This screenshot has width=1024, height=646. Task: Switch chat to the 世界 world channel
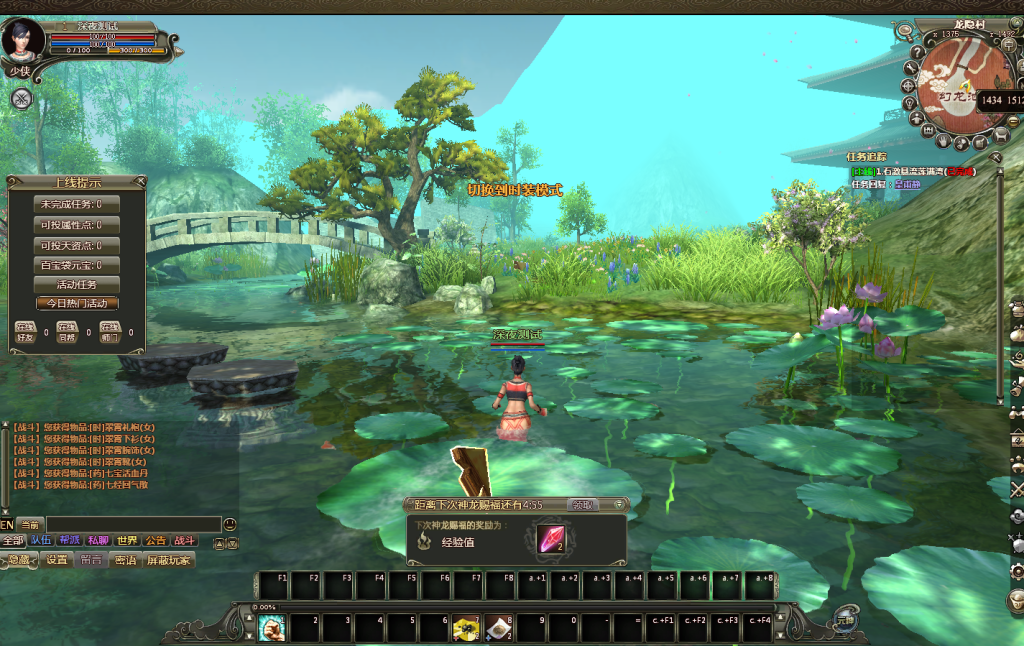(126, 541)
